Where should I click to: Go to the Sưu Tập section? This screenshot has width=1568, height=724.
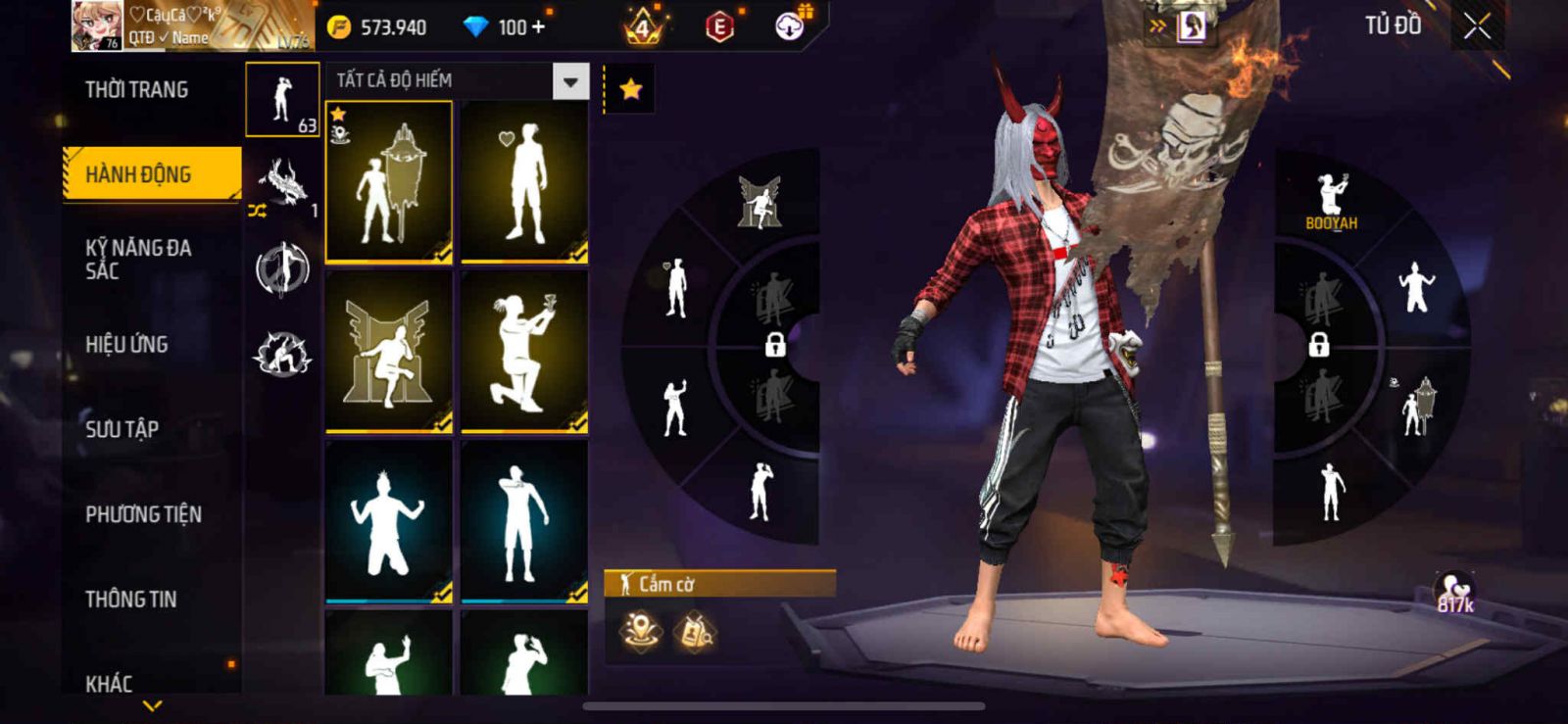point(122,428)
